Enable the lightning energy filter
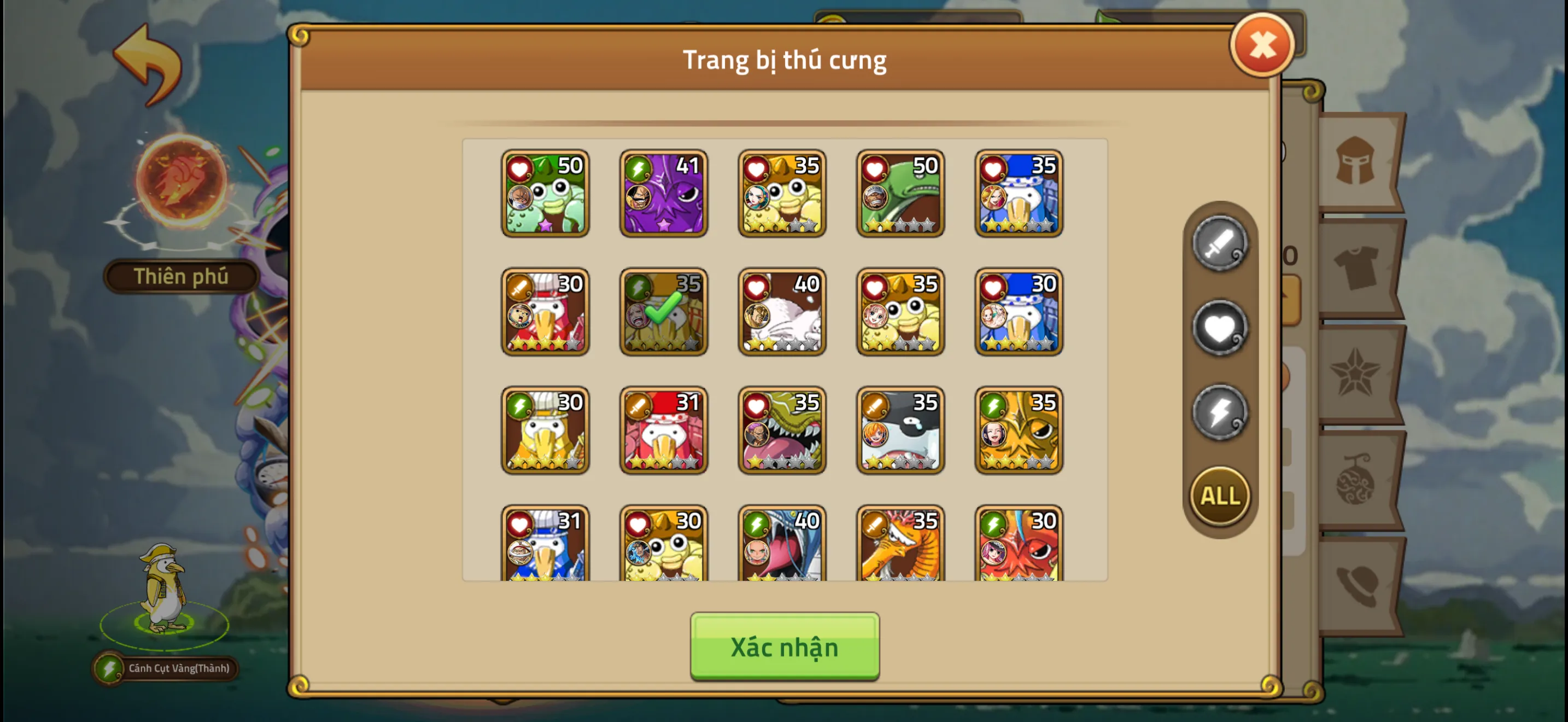The width and height of the screenshot is (1568, 722). click(x=1219, y=411)
